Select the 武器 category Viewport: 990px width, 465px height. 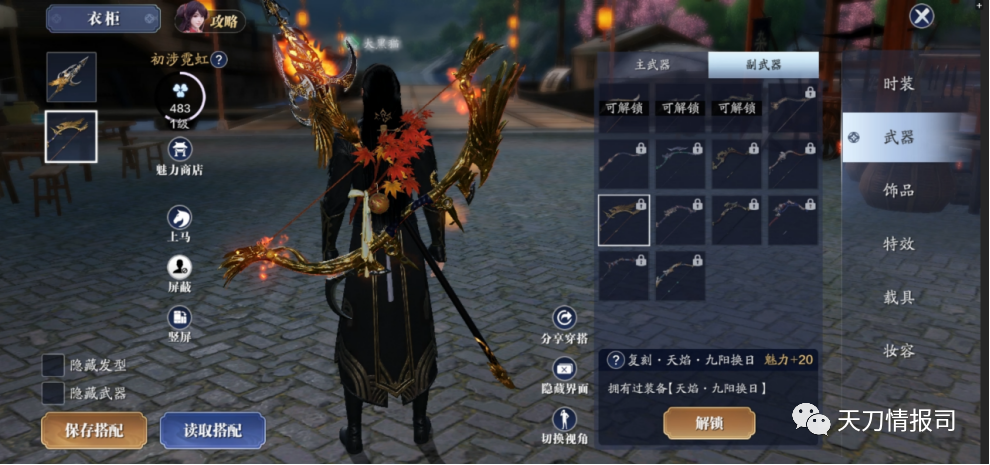(x=898, y=137)
